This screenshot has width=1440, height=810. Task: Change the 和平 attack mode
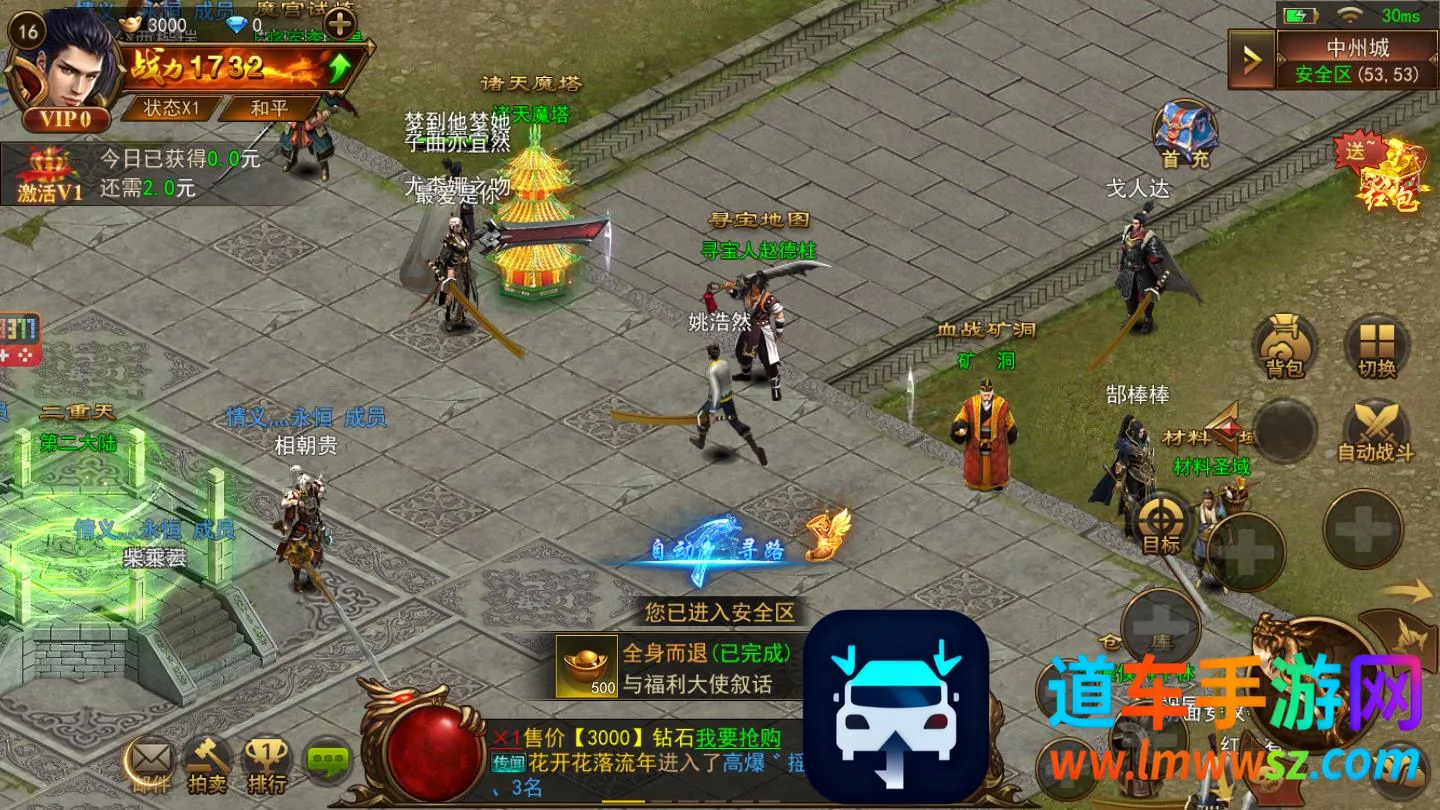pos(268,107)
